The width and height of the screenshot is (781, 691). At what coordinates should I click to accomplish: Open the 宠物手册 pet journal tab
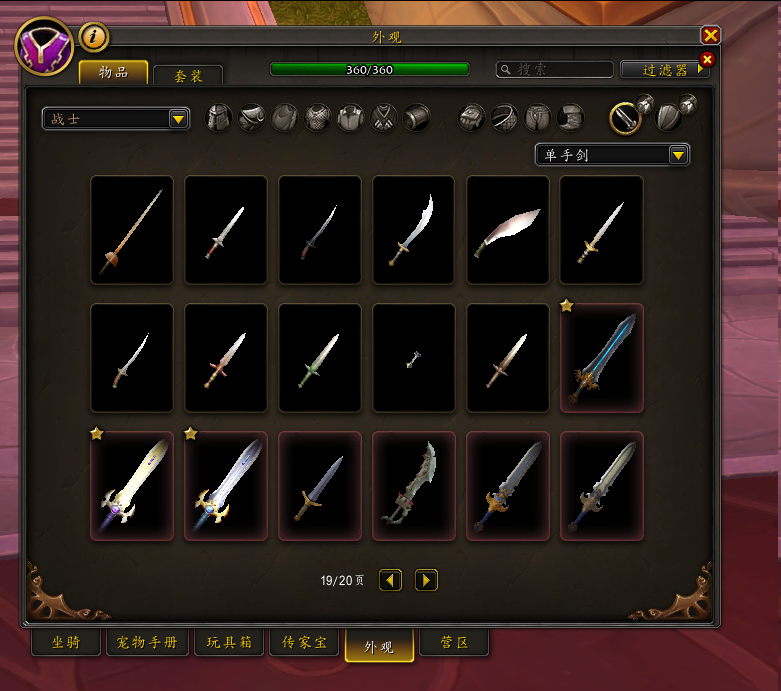(147, 643)
